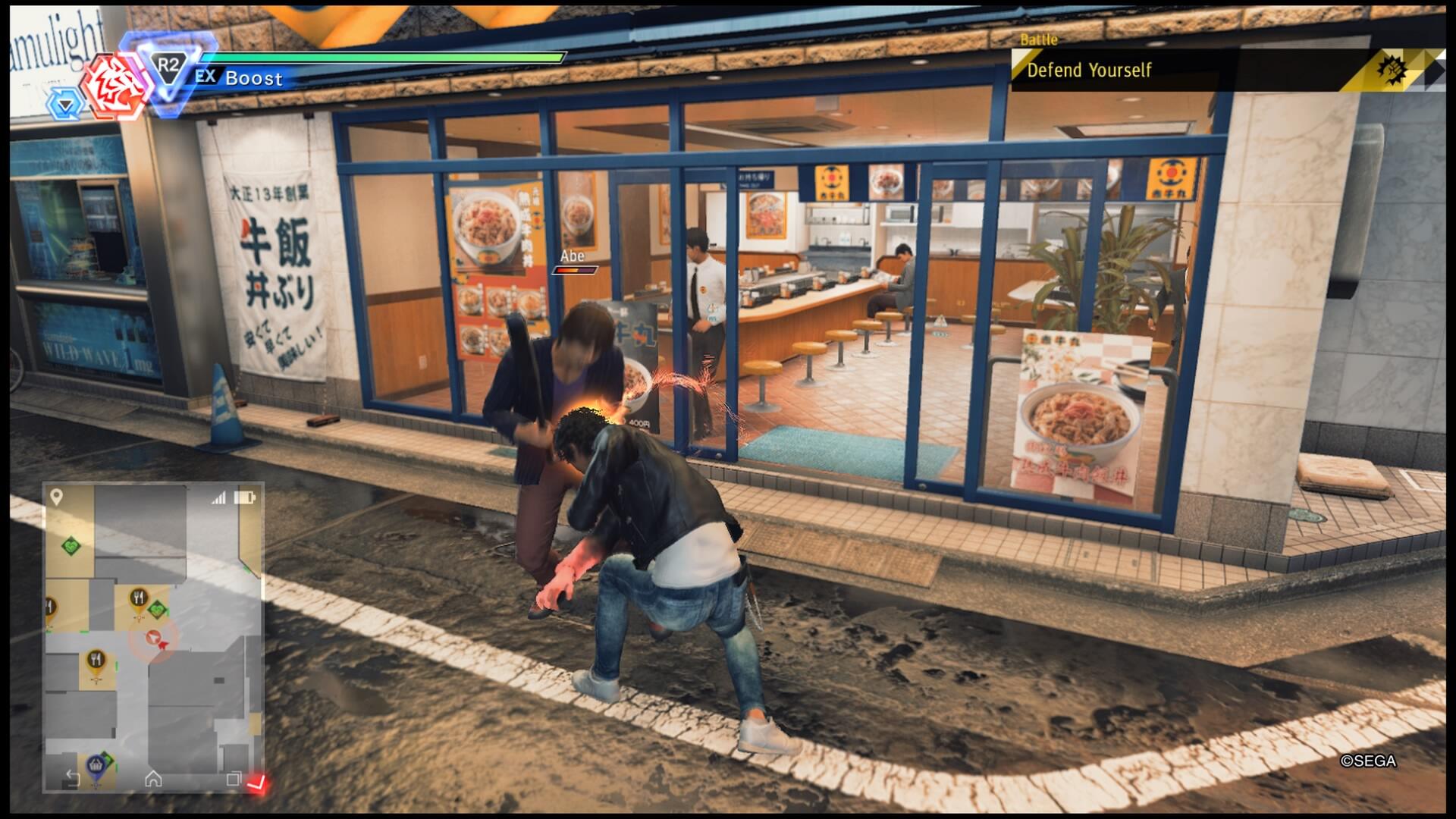Open the phone minimap
The width and height of the screenshot is (1456, 819).
point(153,635)
